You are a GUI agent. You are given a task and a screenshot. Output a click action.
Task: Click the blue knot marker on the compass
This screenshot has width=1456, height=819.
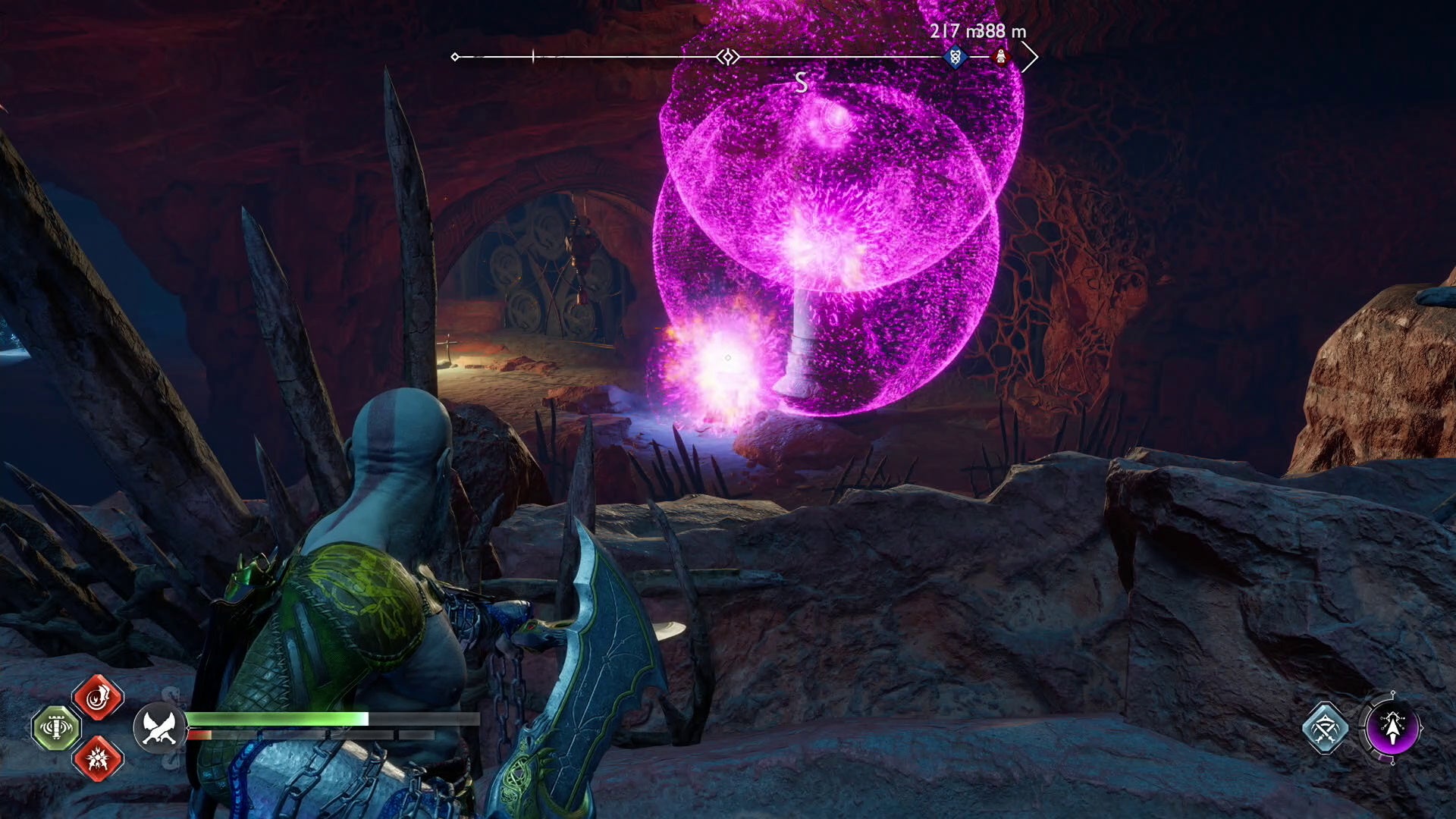click(x=955, y=57)
